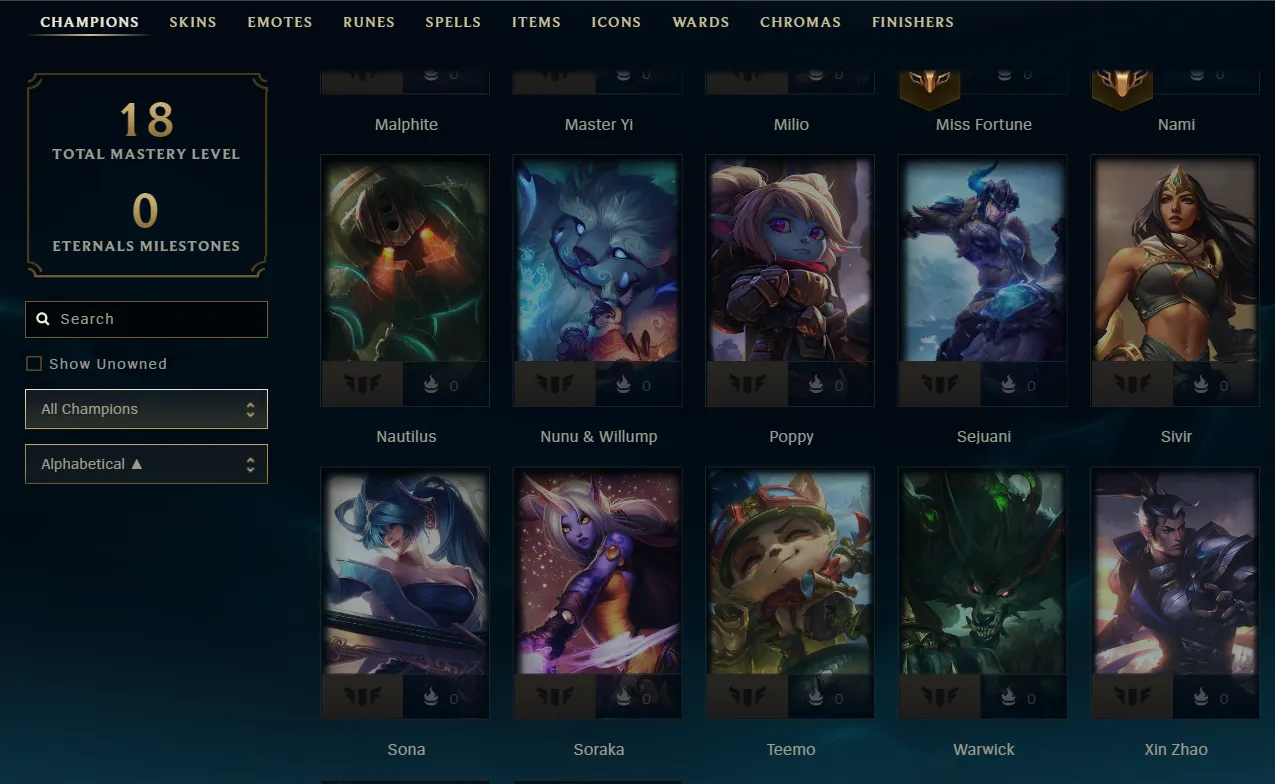Screen dimensions: 1275x784
Task: Switch to the Skins tab
Action: 193,22
